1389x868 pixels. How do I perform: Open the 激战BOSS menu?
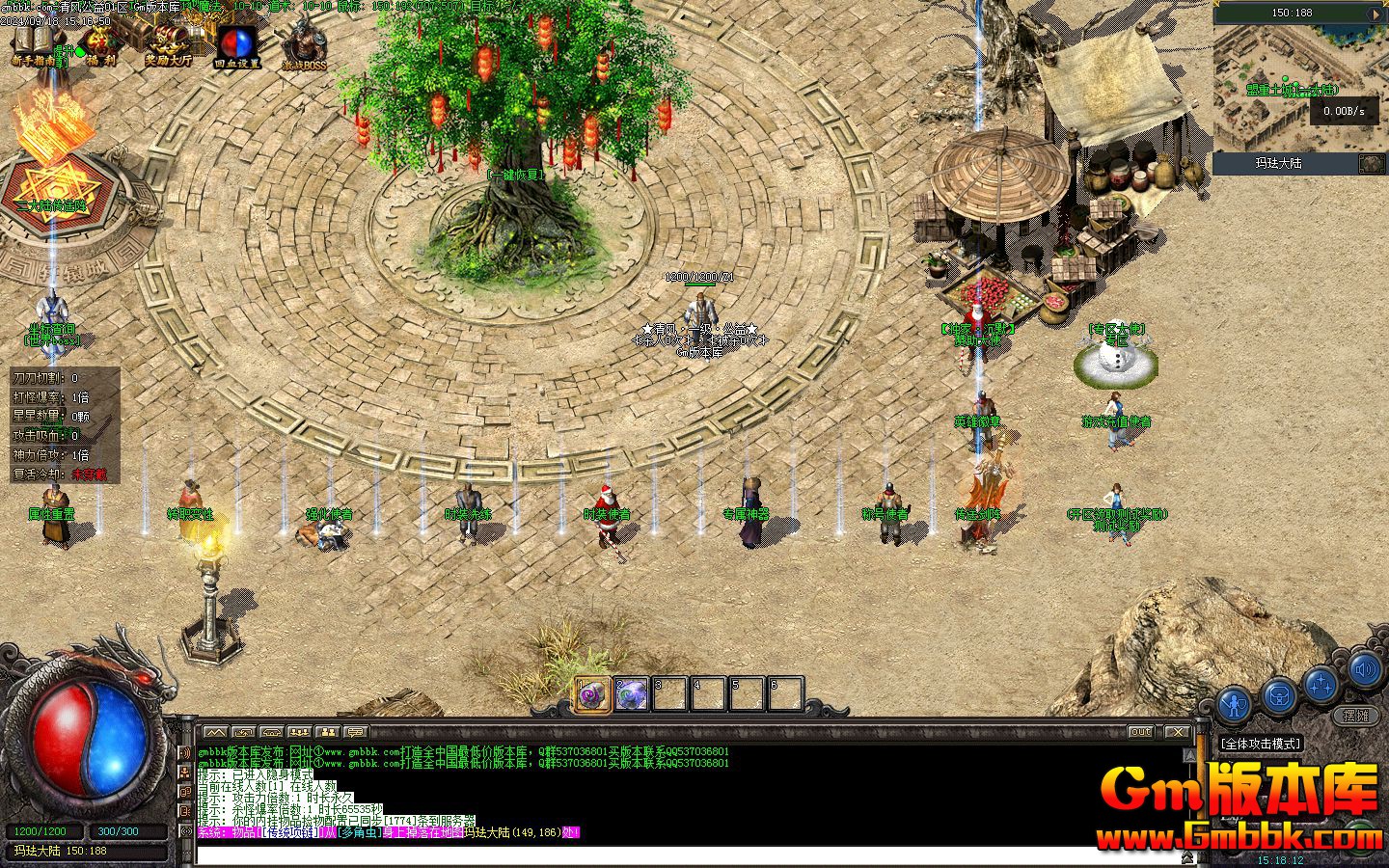point(304,46)
